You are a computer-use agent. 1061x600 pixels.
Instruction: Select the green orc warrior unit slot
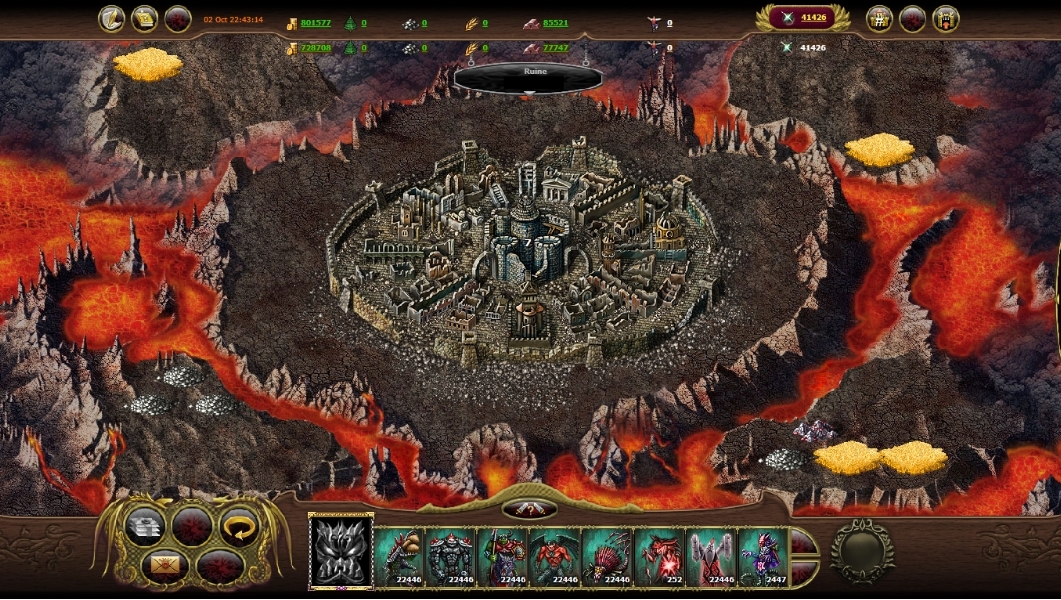click(504, 556)
